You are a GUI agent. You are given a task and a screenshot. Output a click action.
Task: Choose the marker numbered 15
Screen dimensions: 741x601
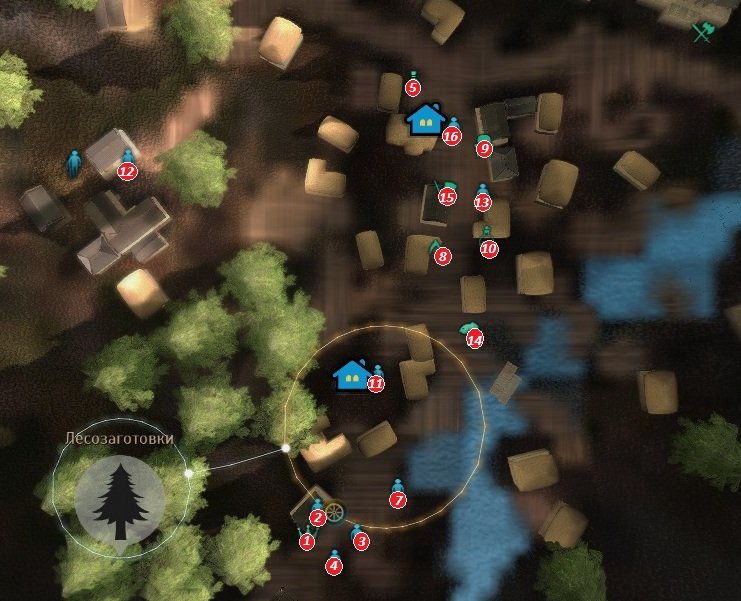pyautogui.click(x=446, y=196)
